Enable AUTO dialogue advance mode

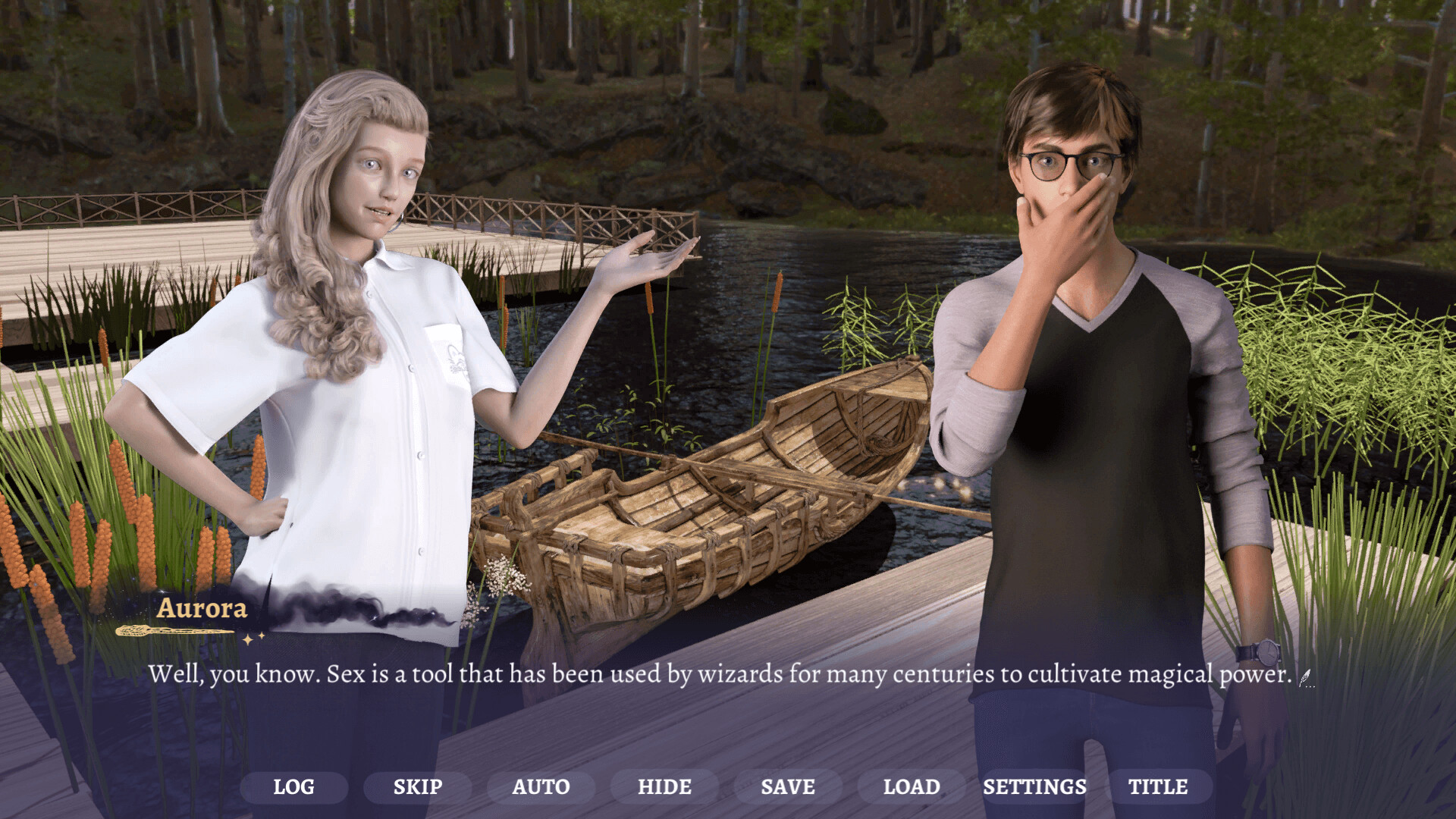point(541,786)
